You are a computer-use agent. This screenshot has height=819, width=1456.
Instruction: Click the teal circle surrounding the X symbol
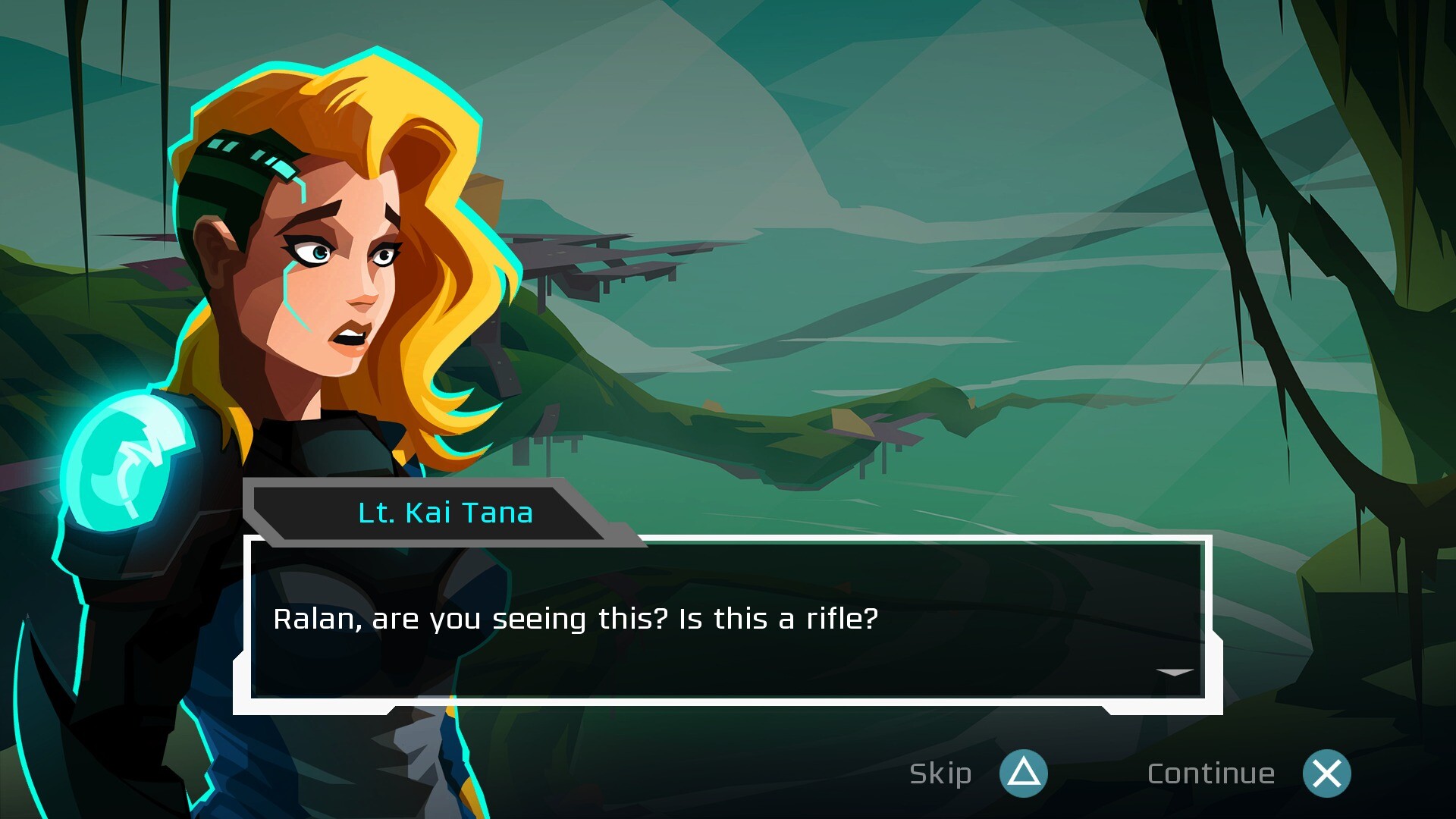(1326, 774)
